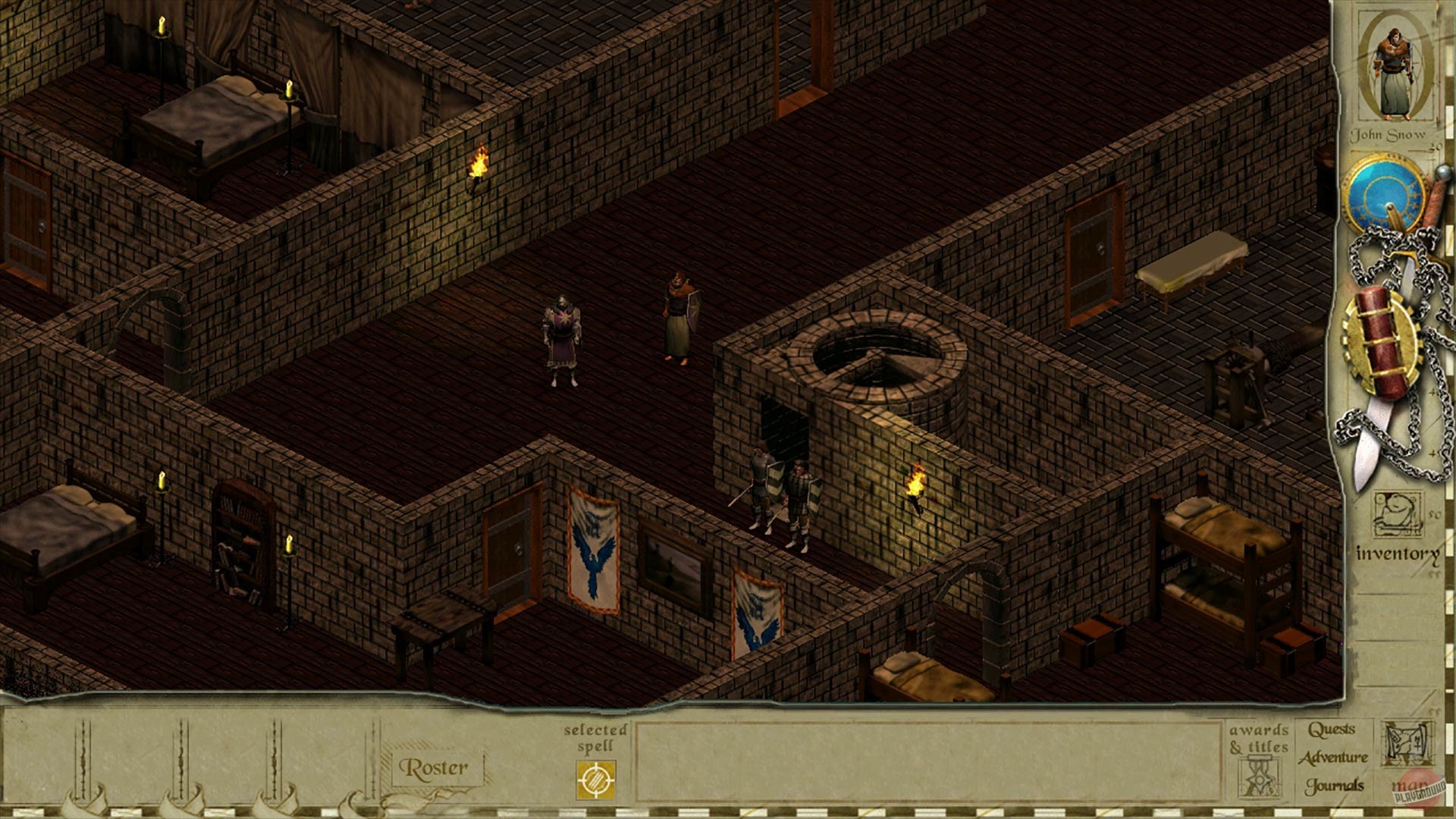This screenshot has height=819, width=1456.
Task: Open the Quests journal tab
Action: [x=1332, y=729]
